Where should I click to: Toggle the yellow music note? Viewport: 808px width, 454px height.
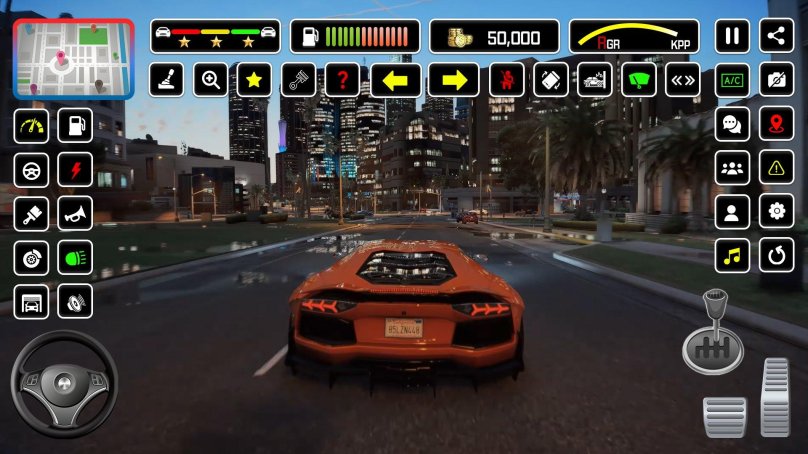[x=732, y=255]
